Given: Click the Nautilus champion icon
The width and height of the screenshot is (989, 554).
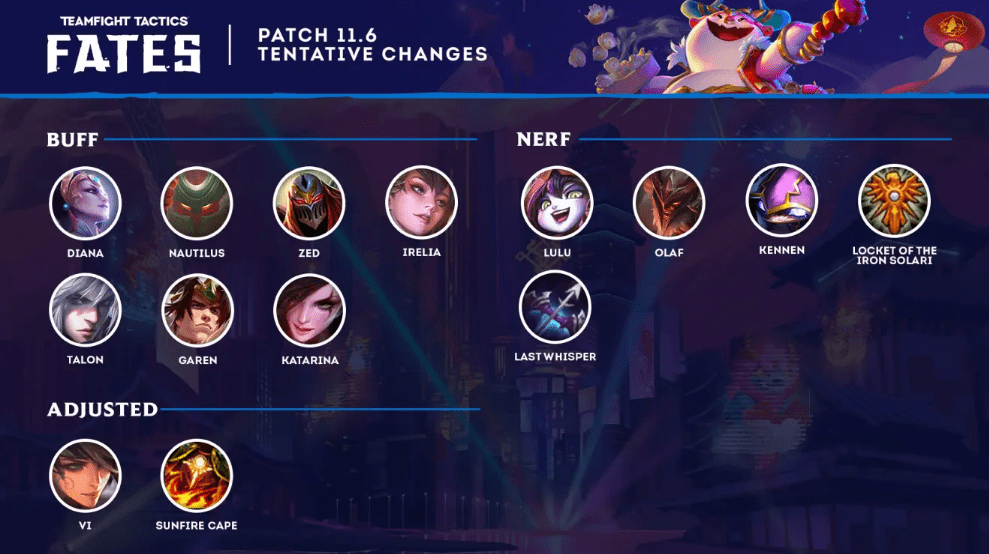Looking at the screenshot, I should [197, 203].
